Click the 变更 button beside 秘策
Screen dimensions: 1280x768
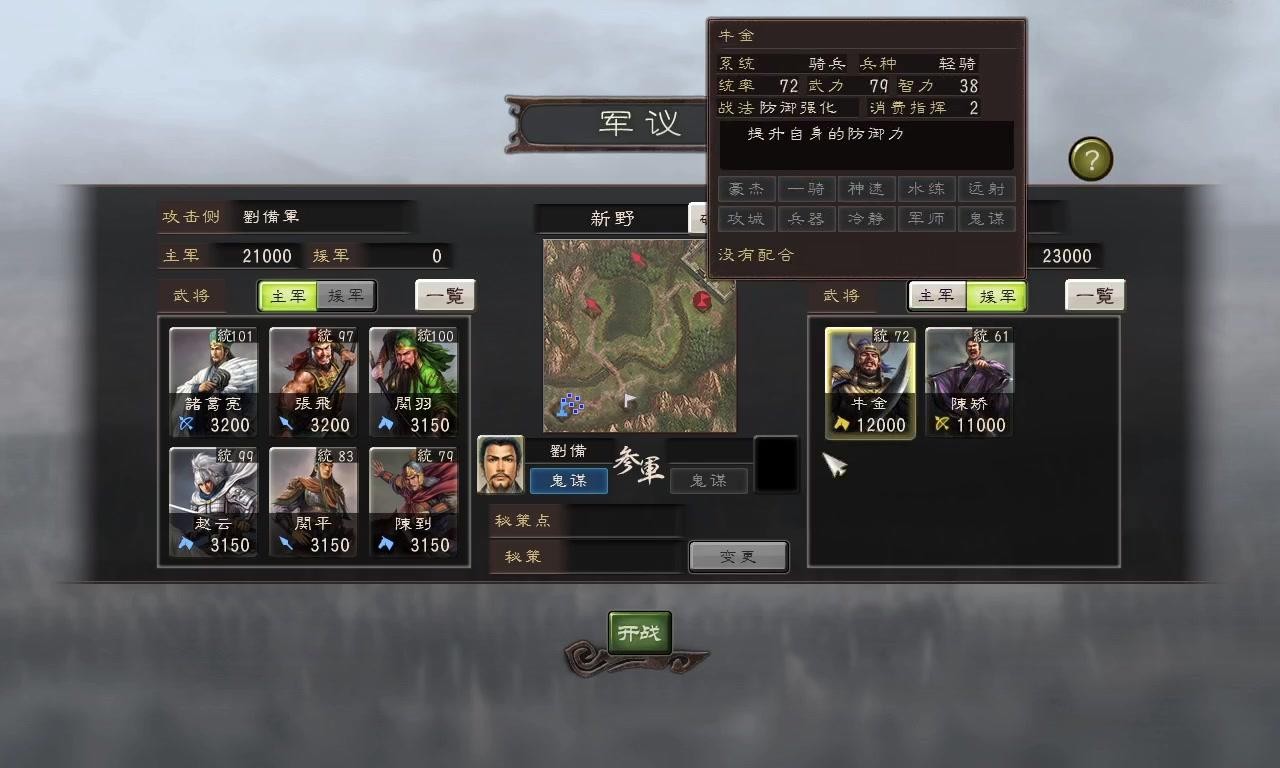[x=738, y=557]
